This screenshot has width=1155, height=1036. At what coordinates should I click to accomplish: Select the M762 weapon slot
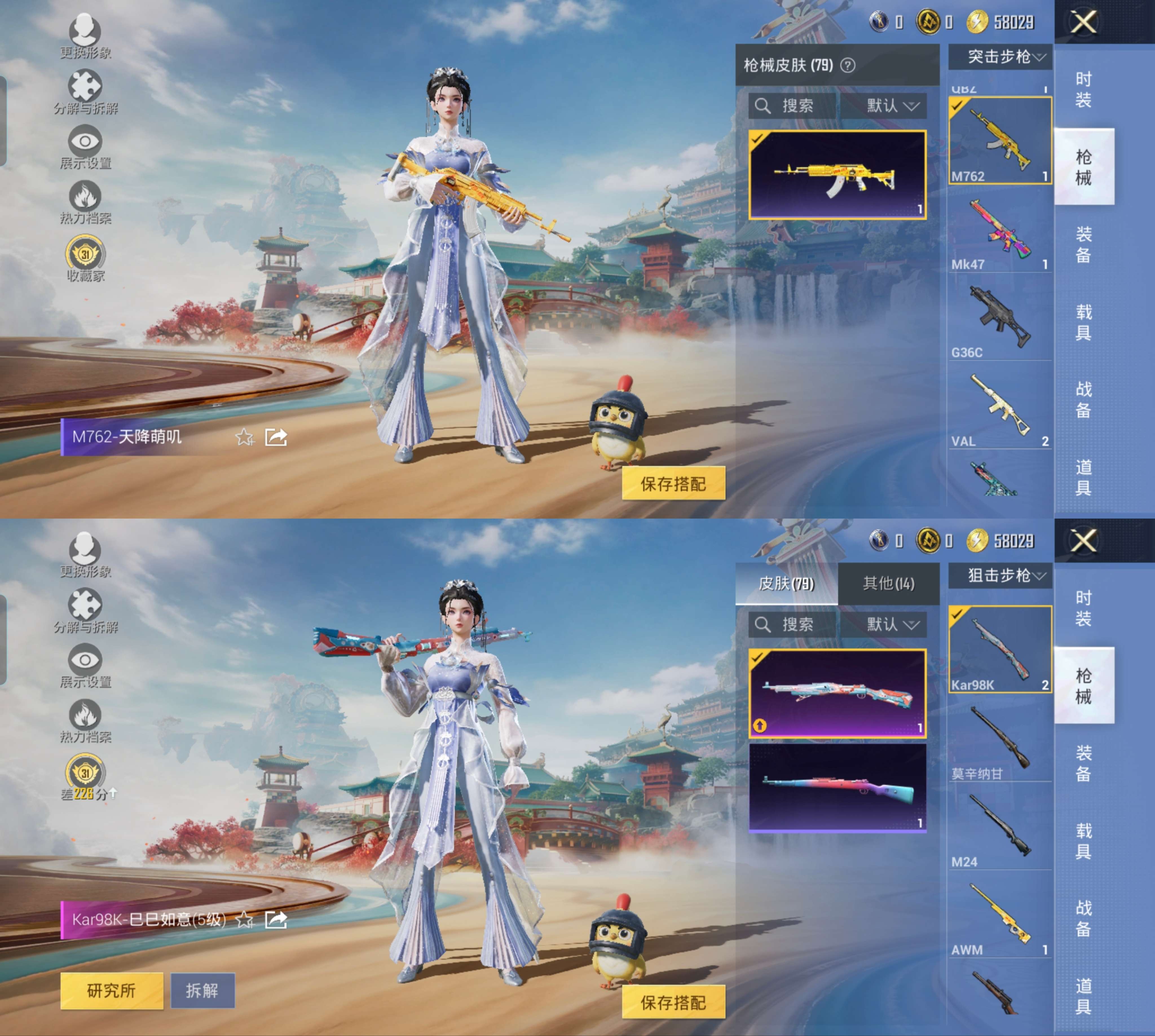click(1000, 141)
